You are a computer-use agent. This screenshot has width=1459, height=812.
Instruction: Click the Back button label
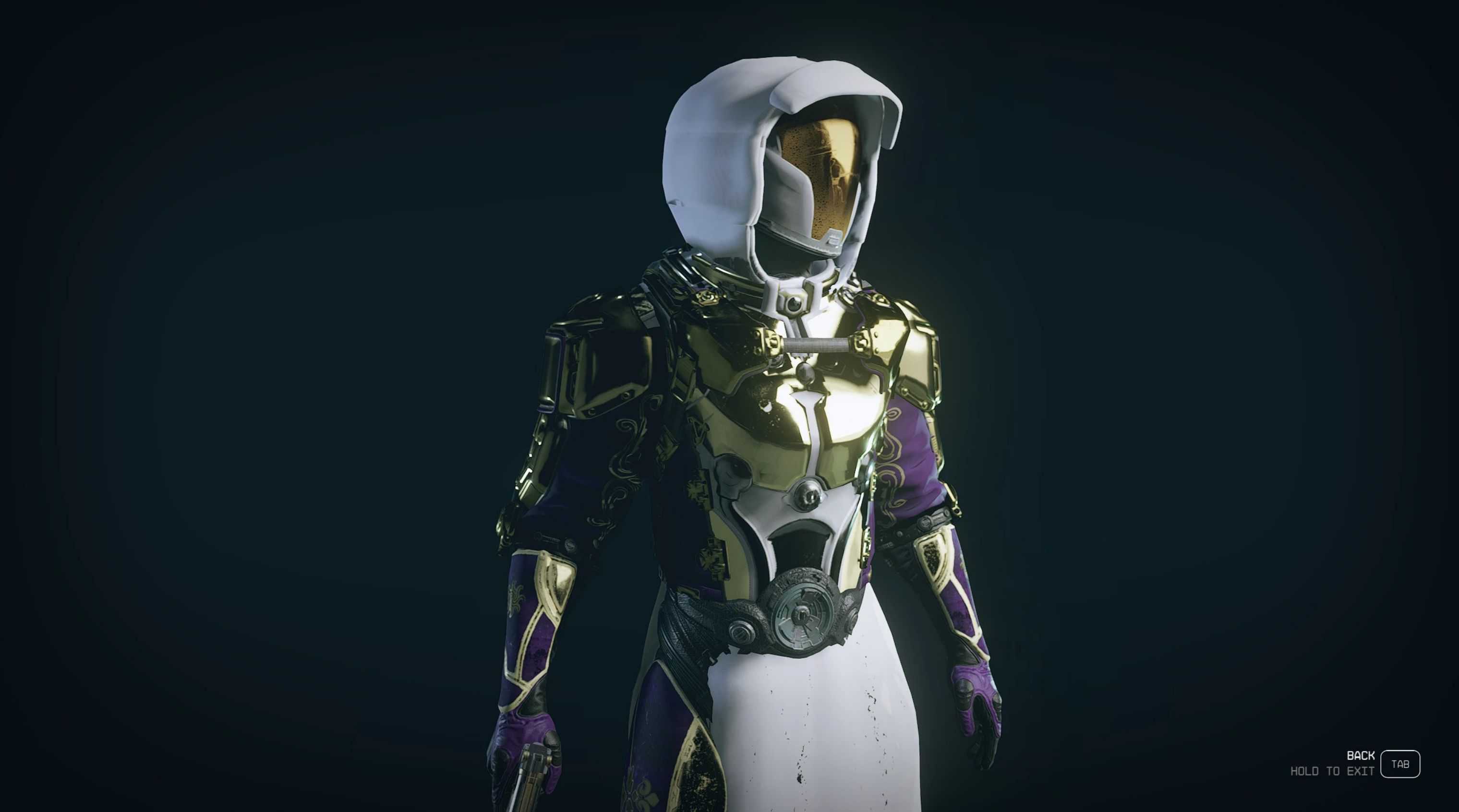point(1360,756)
